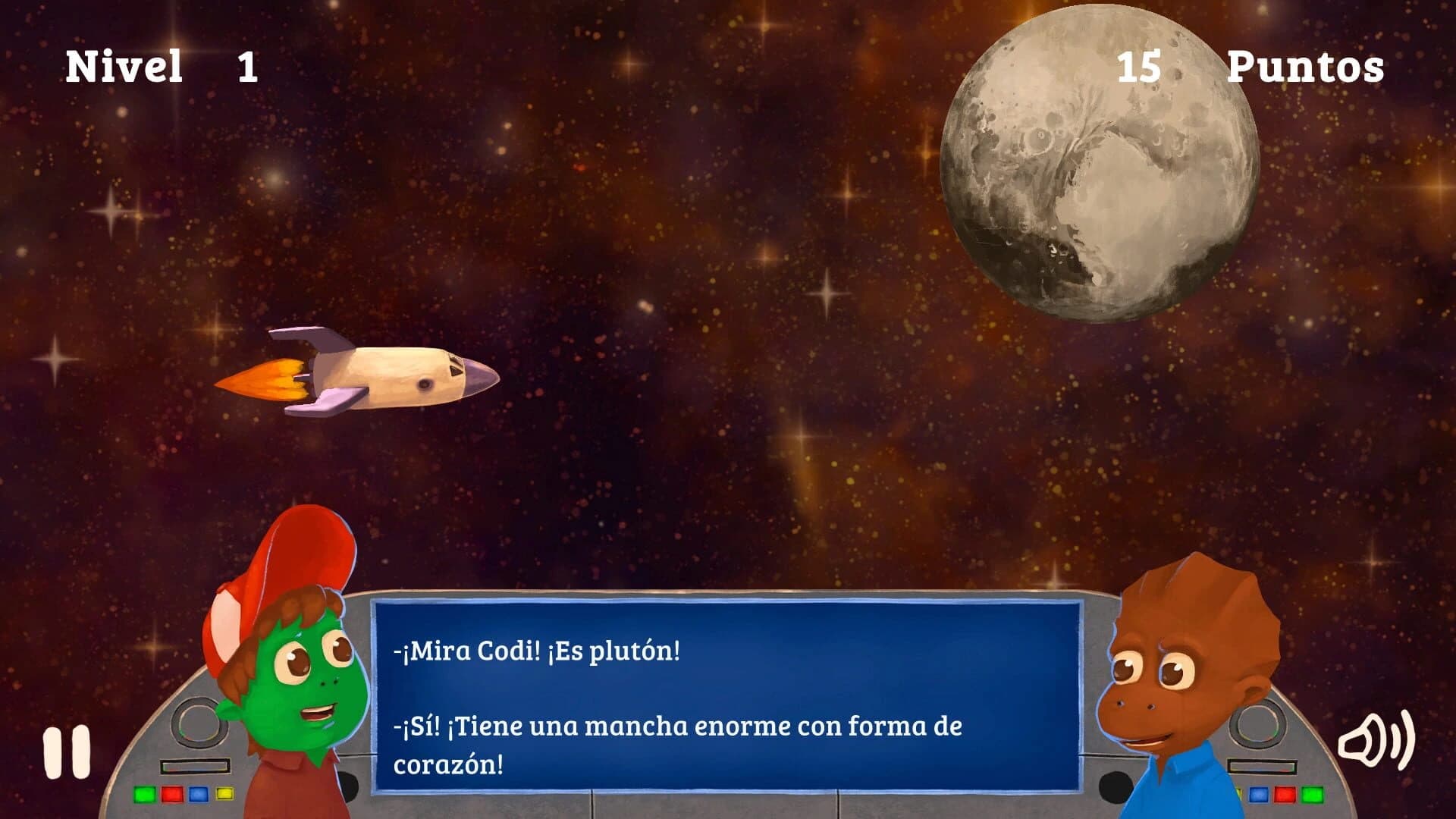The image size is (1456, 819).
Task: Click the black slot display on the left panel
Action: pyautogui.click(x=194, y=766)
